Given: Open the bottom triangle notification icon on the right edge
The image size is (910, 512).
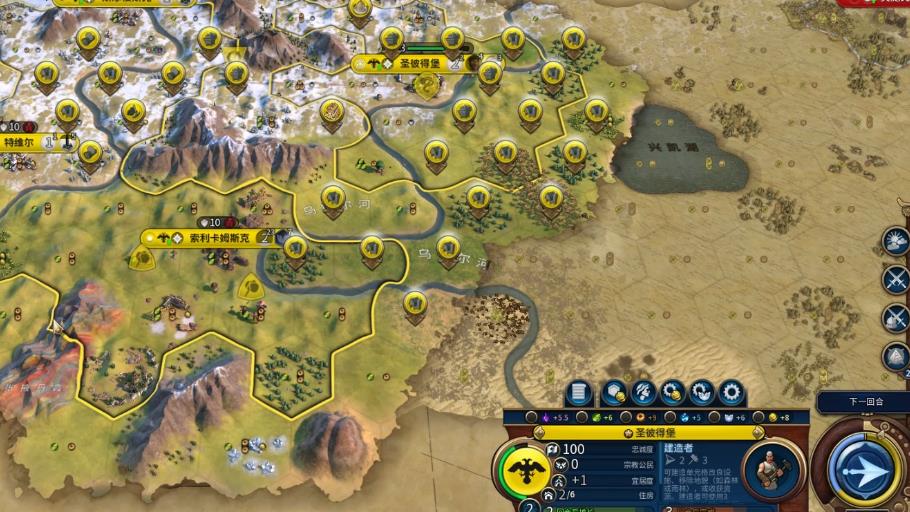Looking at the screenshot, I should (896, 357).
